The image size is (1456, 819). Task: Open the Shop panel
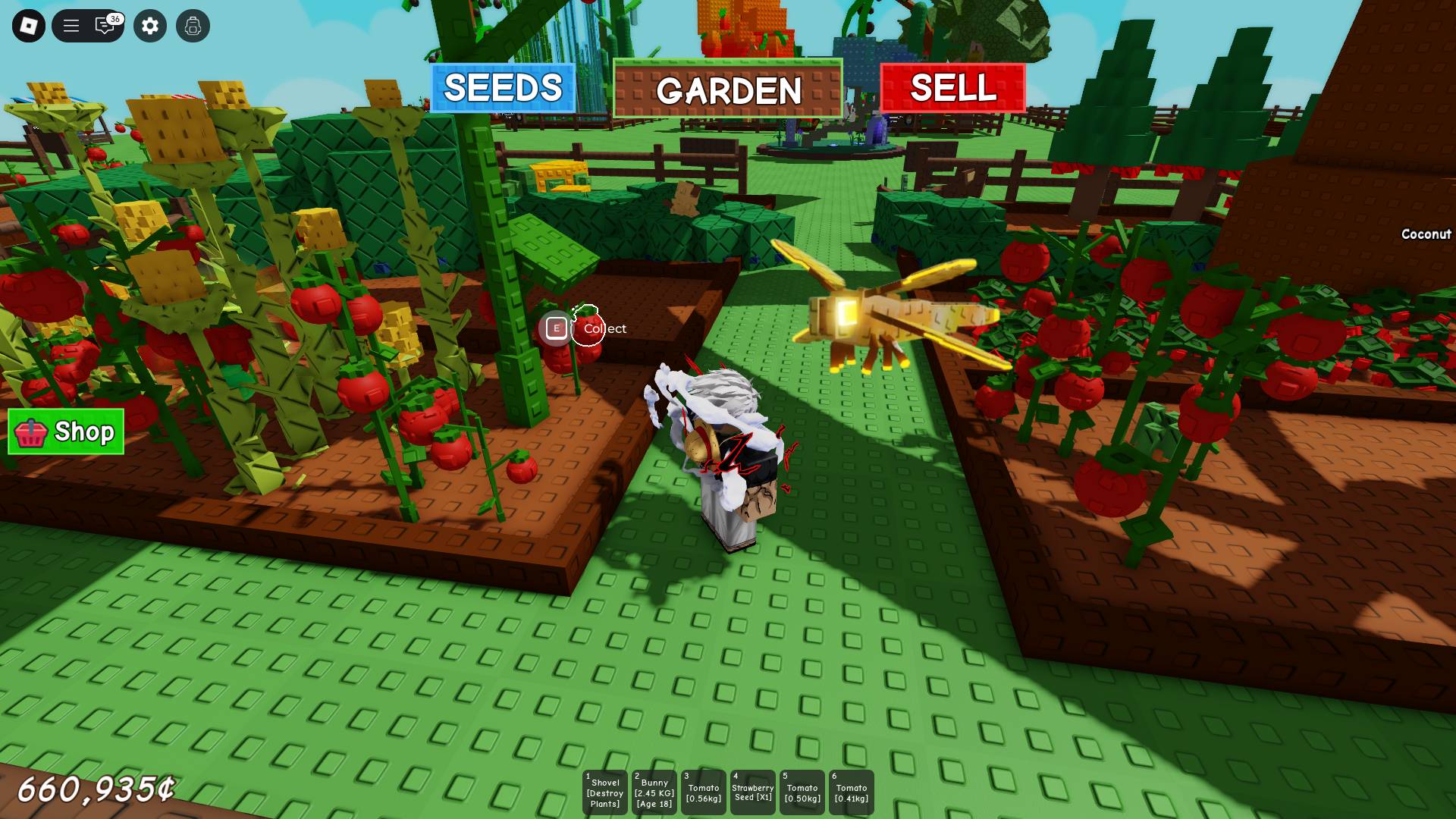coord(66,433)
